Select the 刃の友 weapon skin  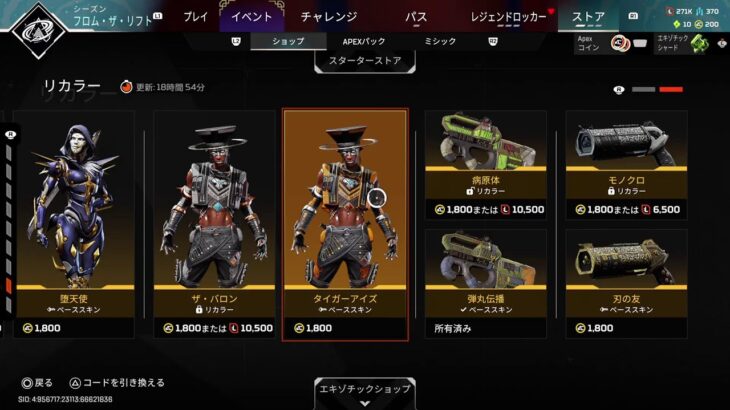pos(626,283)
